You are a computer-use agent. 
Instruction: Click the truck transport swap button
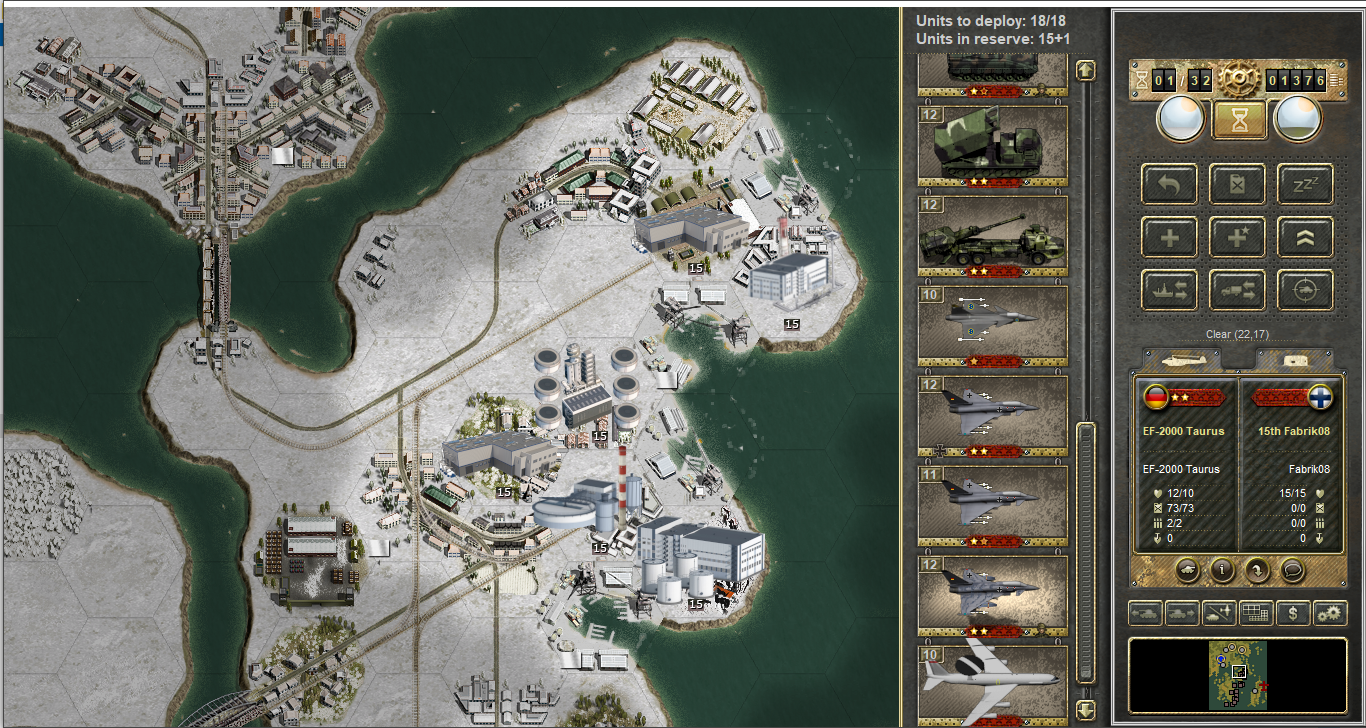point(1237,290)
